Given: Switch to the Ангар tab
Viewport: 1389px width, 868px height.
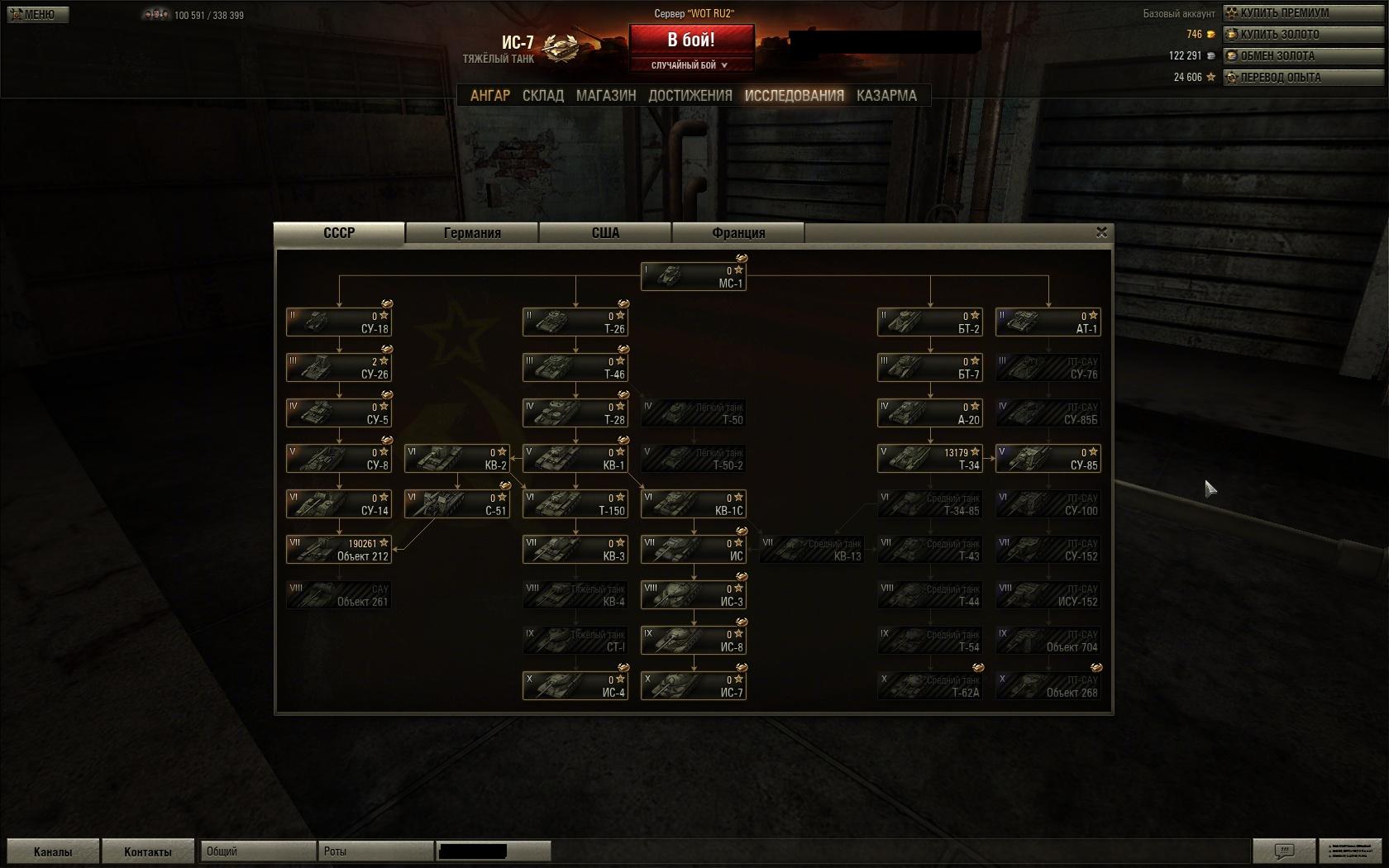Looking at the screenshot, I should pyautogui.click(x=490, y=96).
